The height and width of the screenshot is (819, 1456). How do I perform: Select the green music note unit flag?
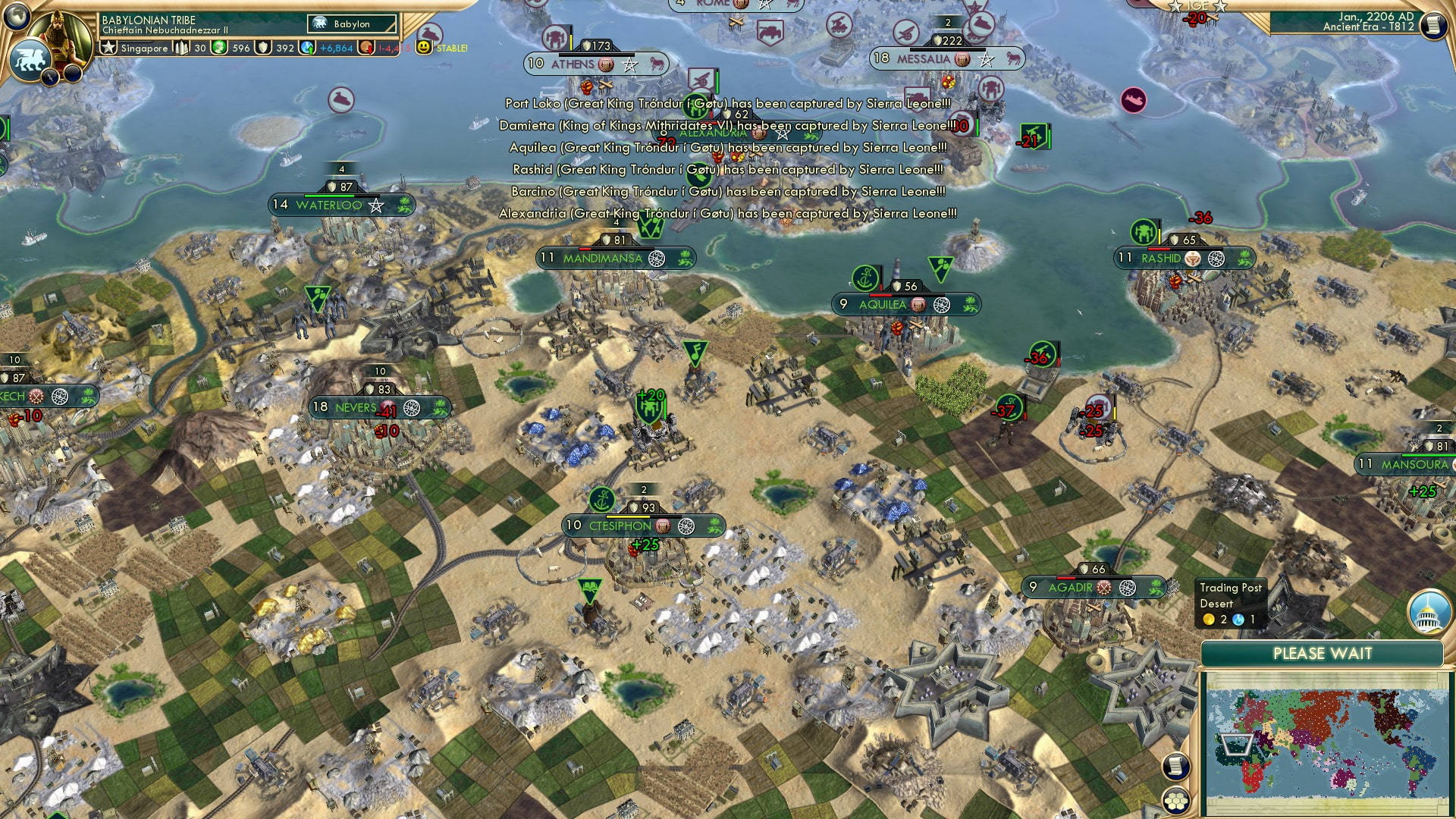(695, 353)
